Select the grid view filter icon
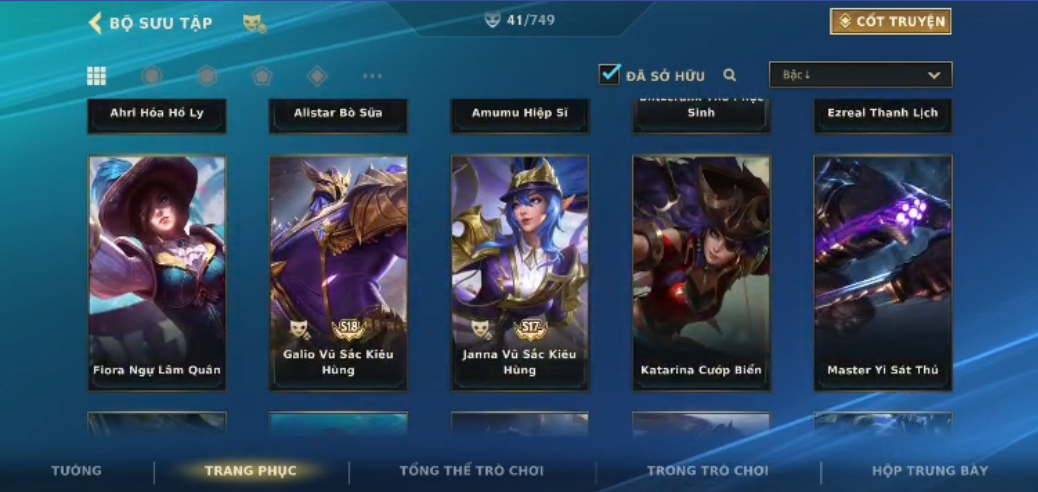 click(97, 76)
